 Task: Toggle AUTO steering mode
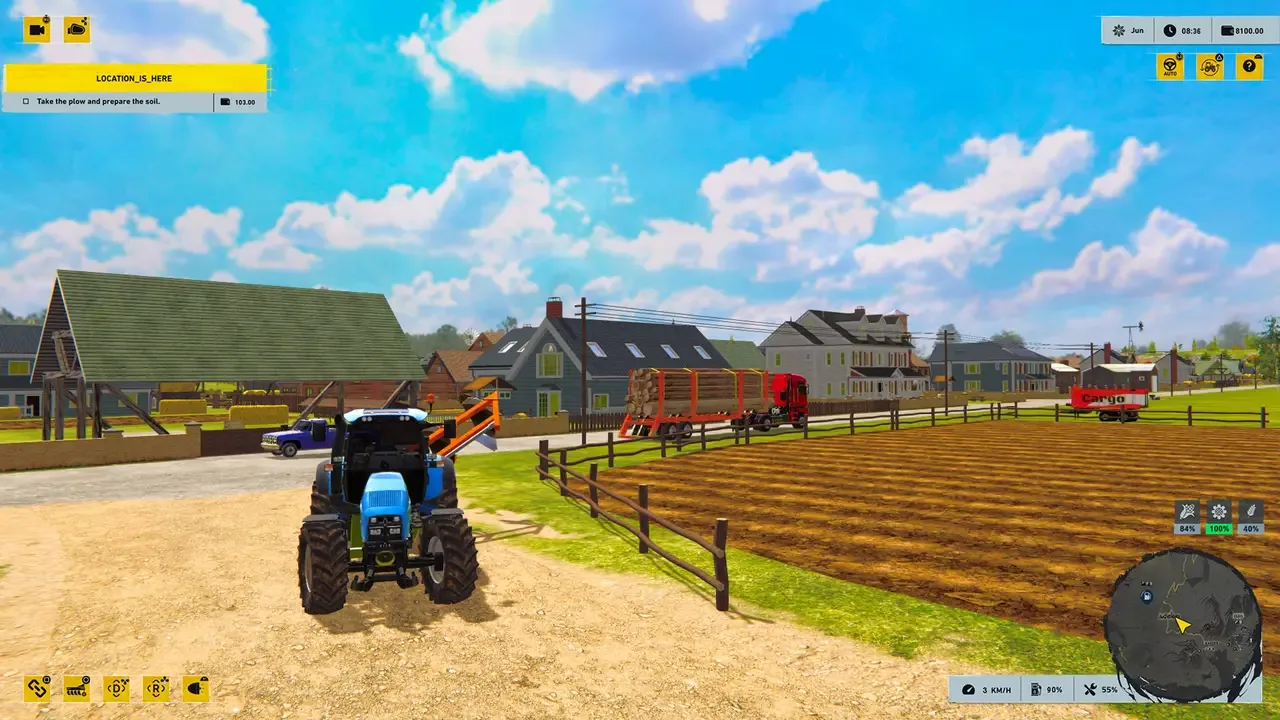[x=1169, y=66]
